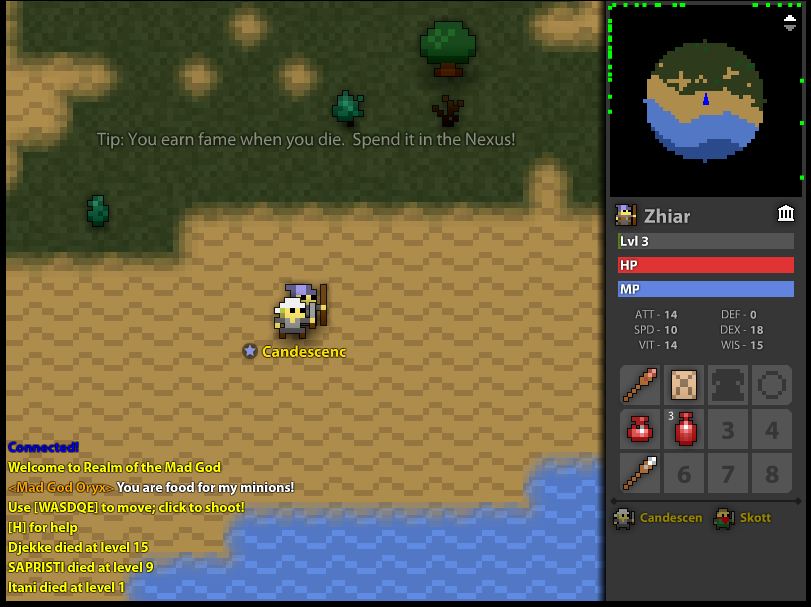
Task: Toggle the minimap zoom arrows
Action: pyautogui.click(x=788, y=23)
